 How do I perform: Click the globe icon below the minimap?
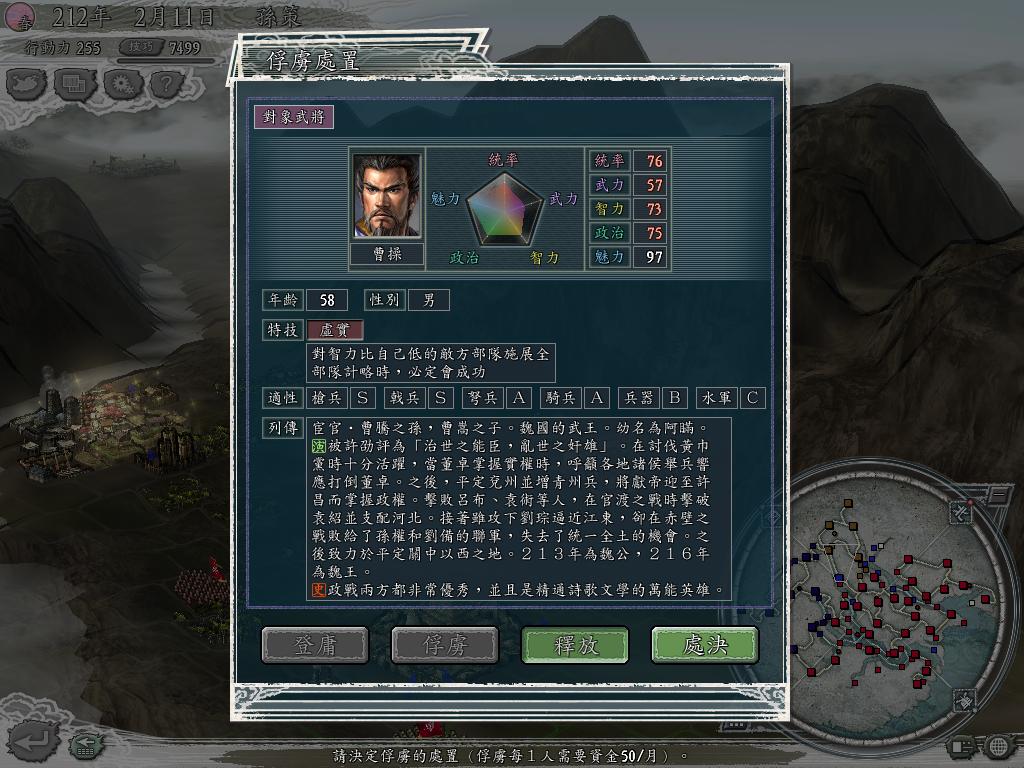pyautogui.click(x=997, y=746)
